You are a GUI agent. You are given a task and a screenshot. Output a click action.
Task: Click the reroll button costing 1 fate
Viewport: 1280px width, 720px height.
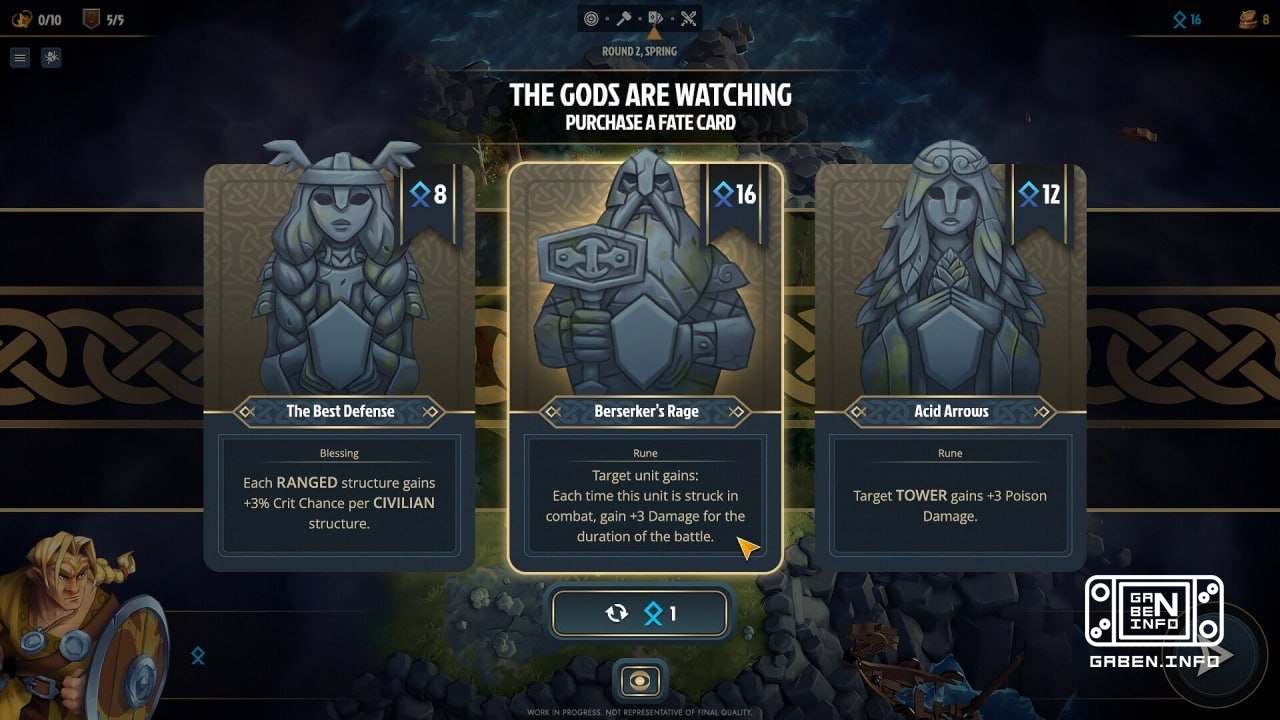point(640,613)
